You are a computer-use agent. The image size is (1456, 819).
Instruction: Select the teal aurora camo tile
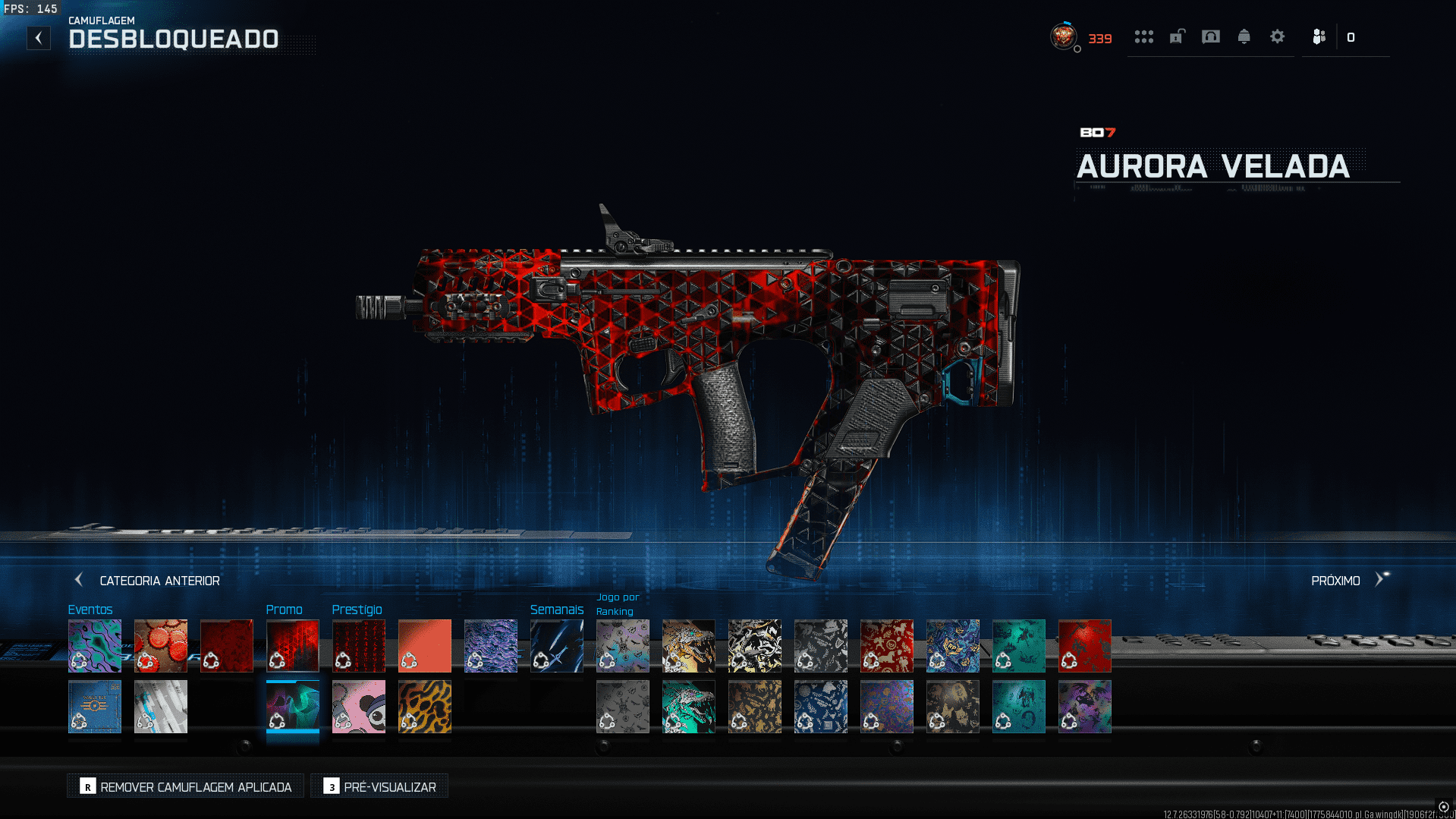point(293,707)
